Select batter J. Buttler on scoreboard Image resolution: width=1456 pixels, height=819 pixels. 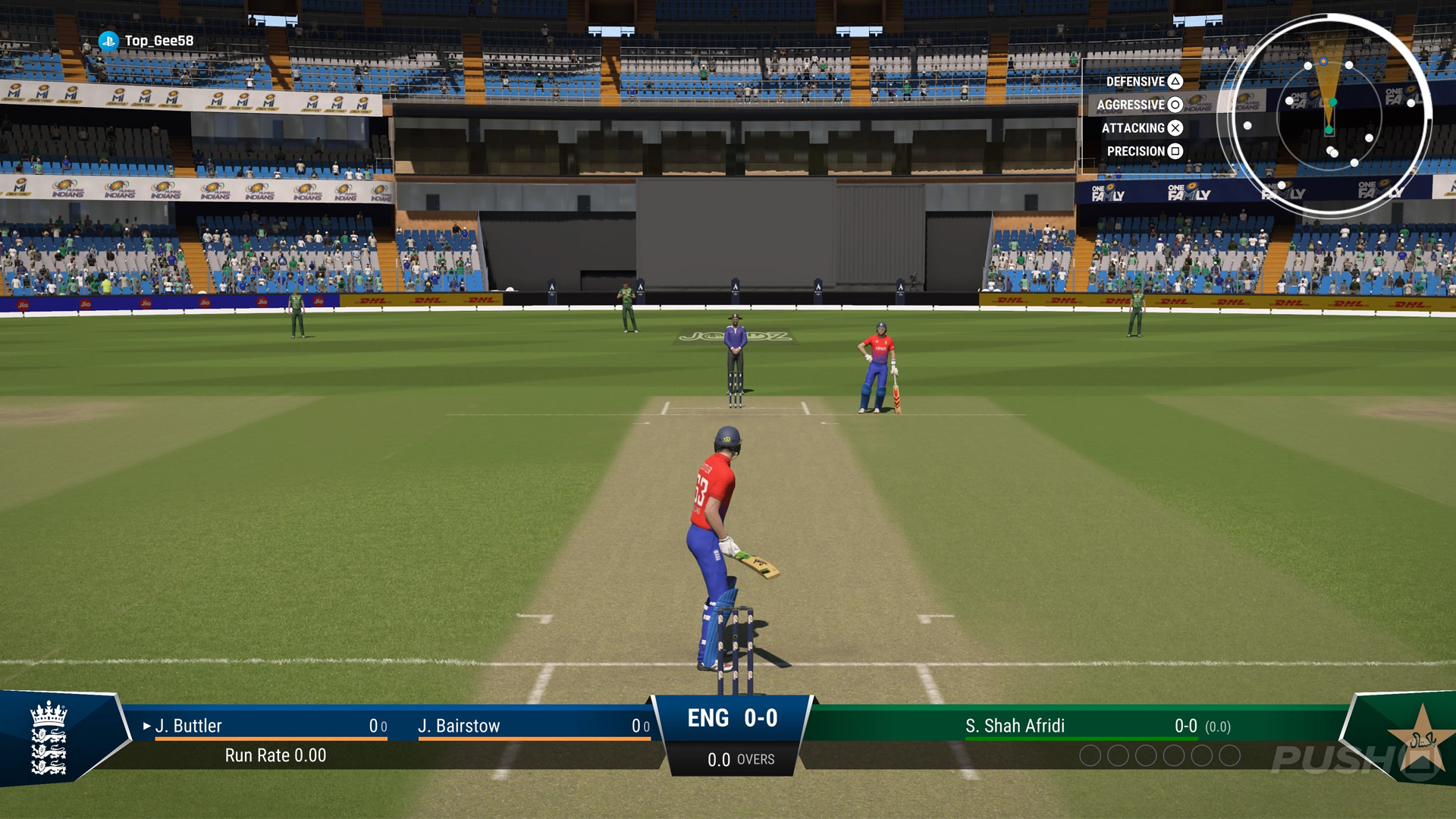click(189, 726)
